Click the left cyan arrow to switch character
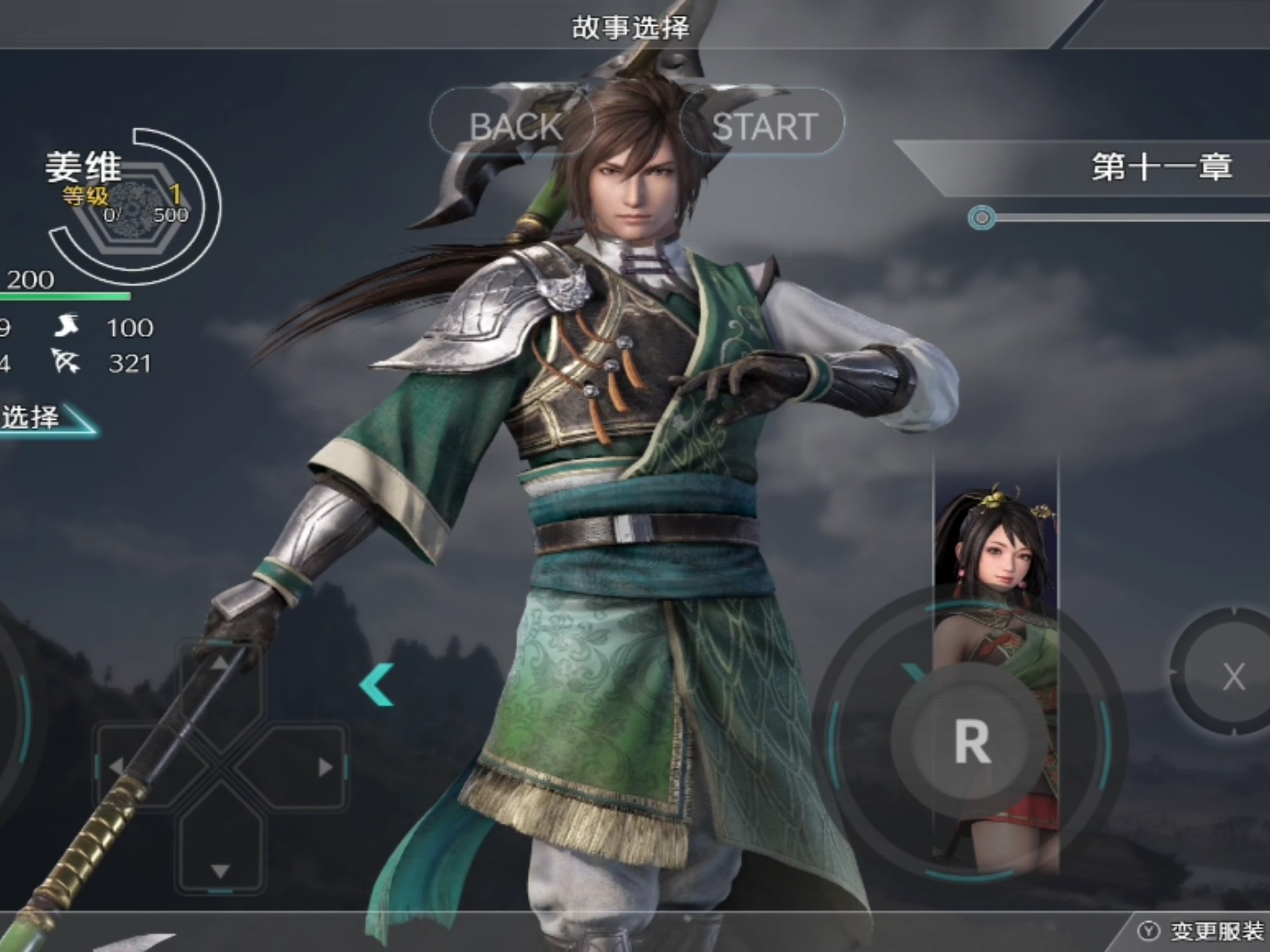The height and width of the screenshot is (952, 1270). (377, 684)
